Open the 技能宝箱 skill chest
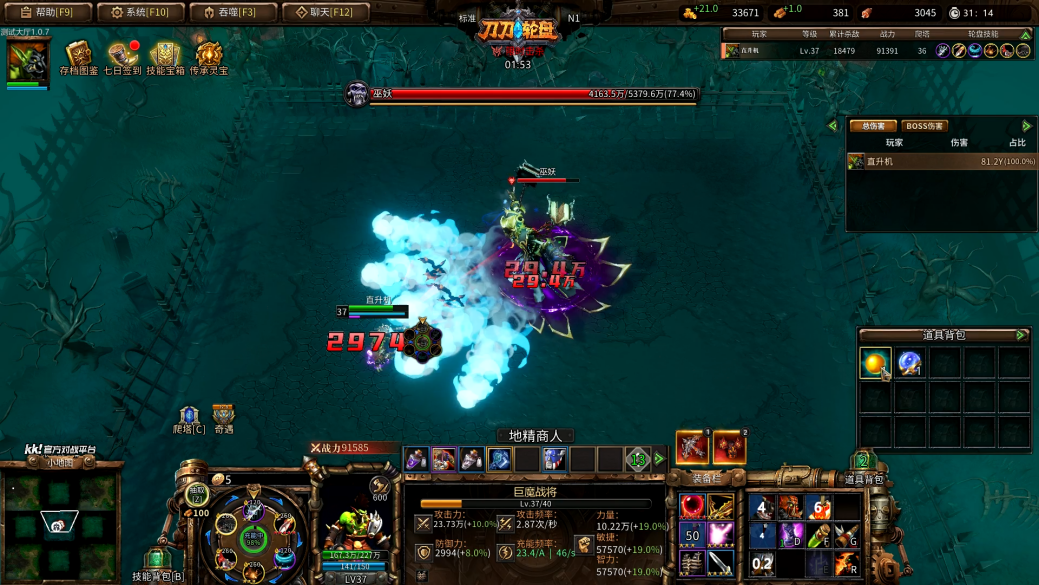 165,58
